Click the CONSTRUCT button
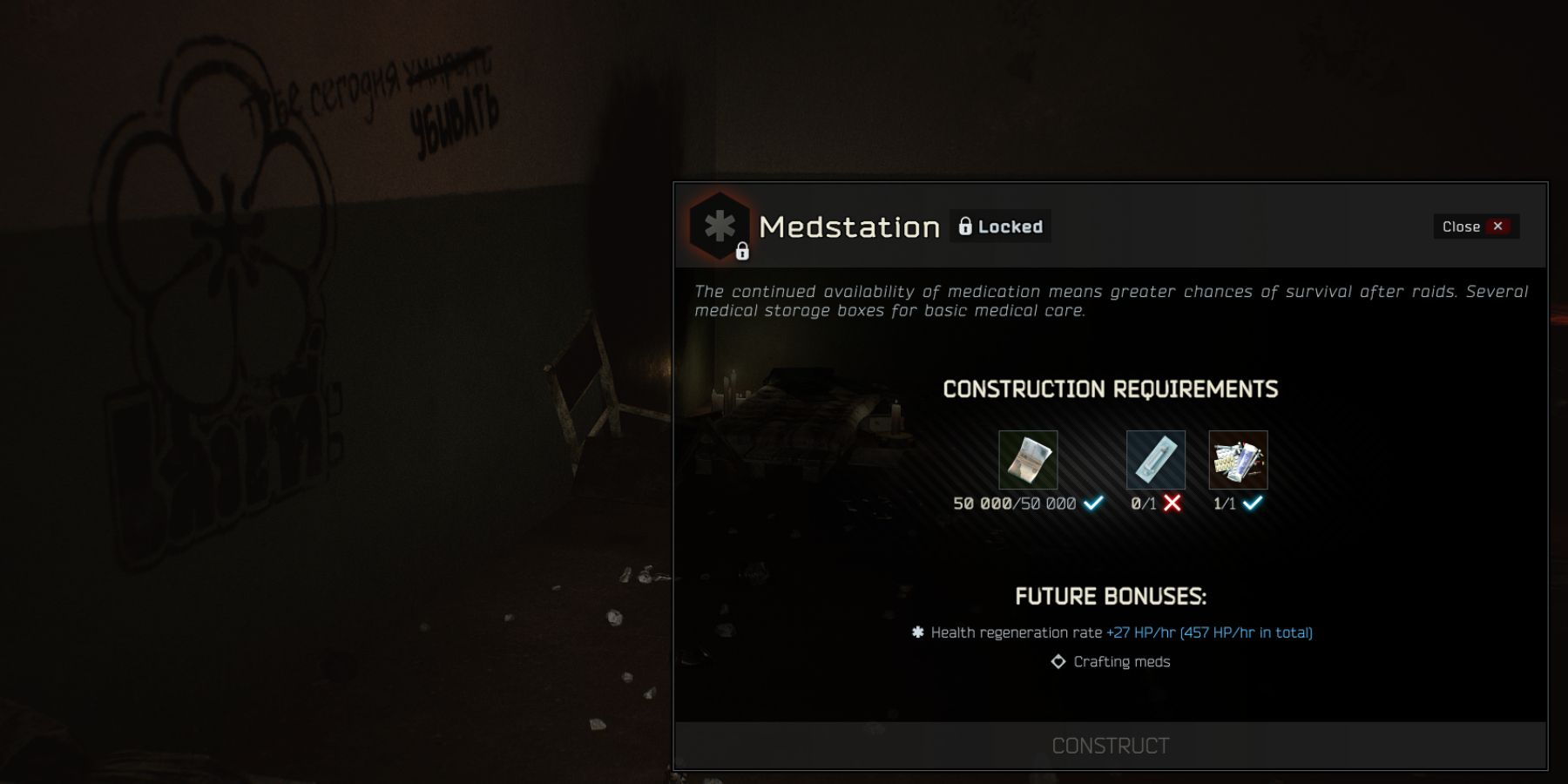This screenshot has height=784, width=1568. [1111, 745]
